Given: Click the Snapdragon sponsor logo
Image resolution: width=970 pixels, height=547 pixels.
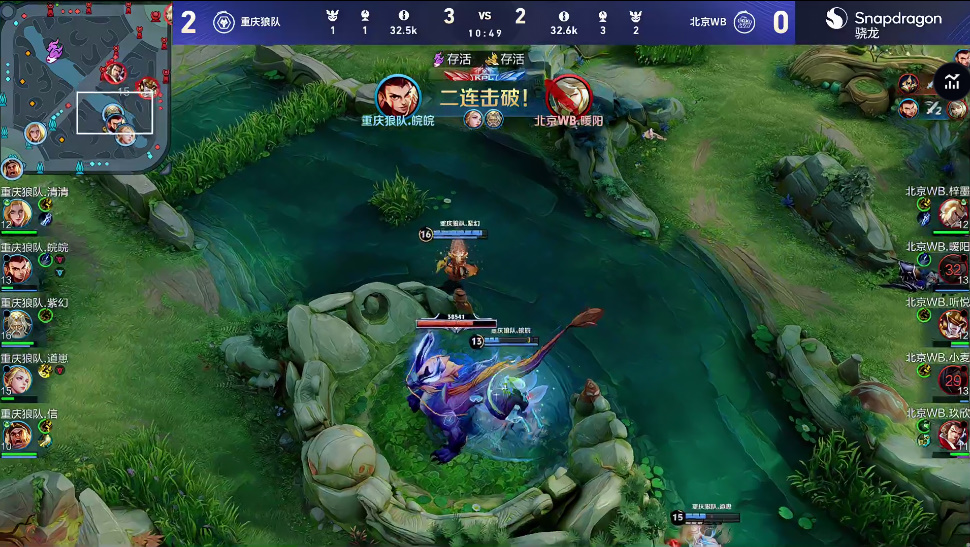Looking at the screenshot, I should (883, 22).
